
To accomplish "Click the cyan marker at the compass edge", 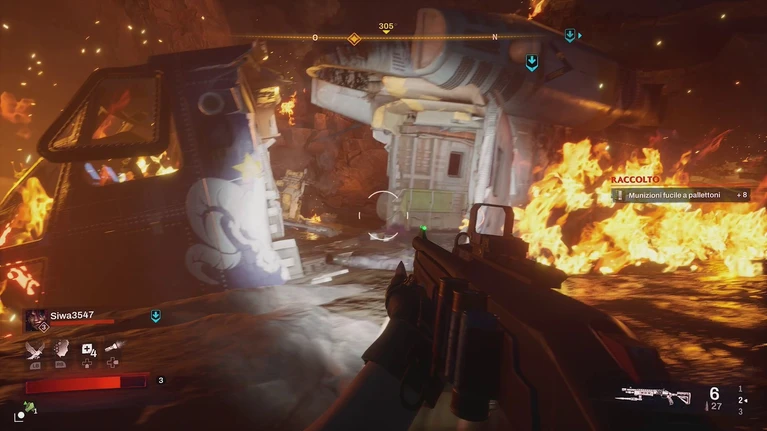I will coord(569,35).
